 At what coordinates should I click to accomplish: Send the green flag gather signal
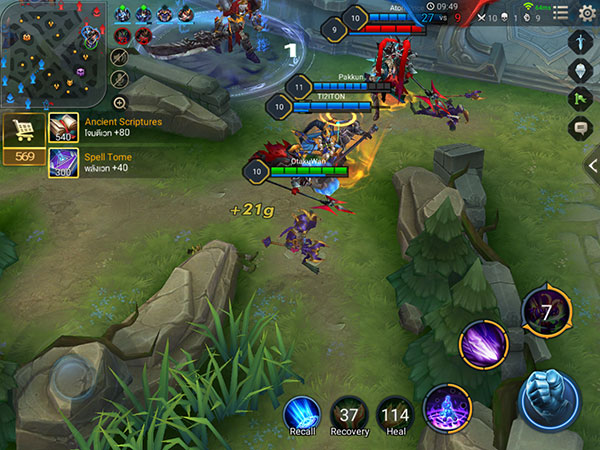coord(582,99)
